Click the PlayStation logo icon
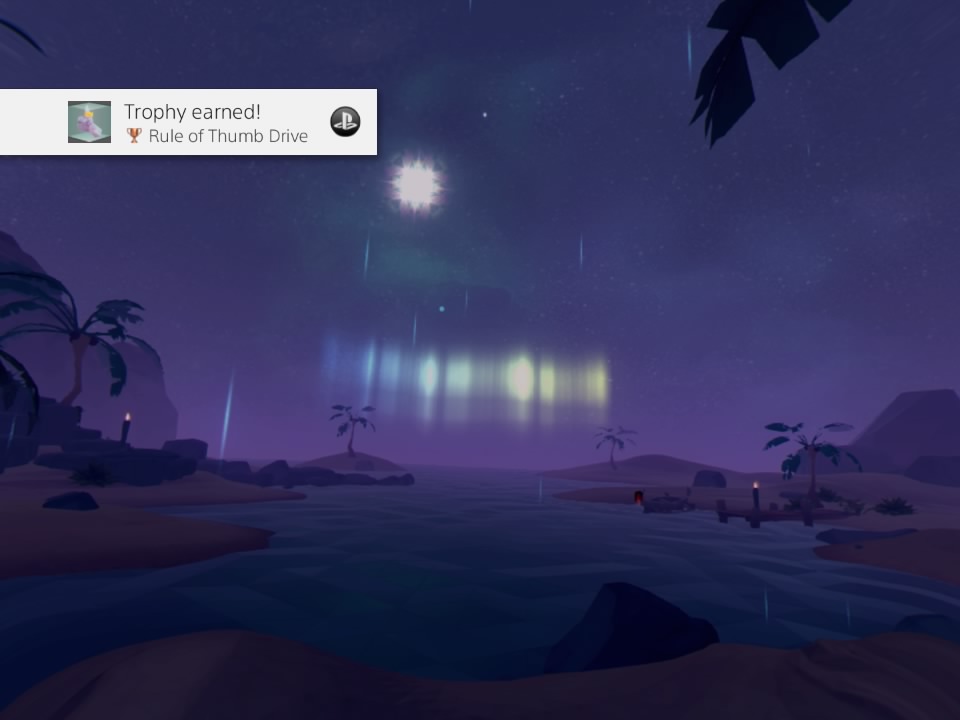This screenshot has height=720, width=960. point(345,122)
